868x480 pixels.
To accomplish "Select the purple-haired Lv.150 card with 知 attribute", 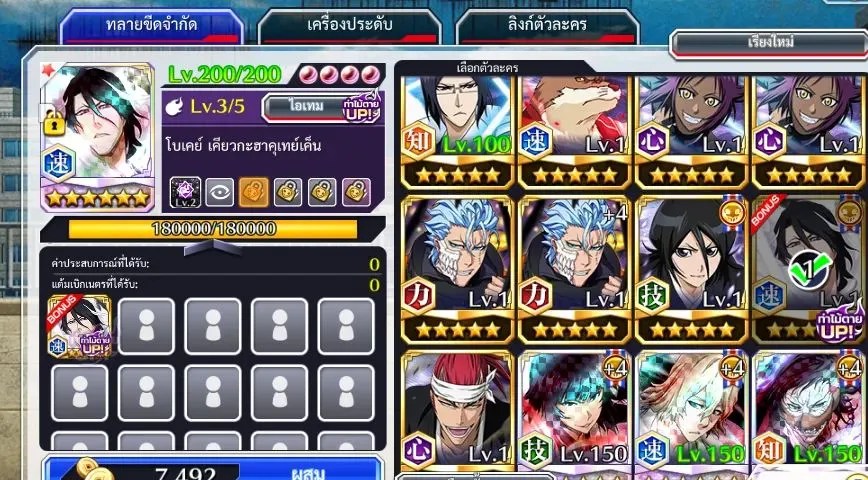I will pyautogui.click(x=808, y=410).
